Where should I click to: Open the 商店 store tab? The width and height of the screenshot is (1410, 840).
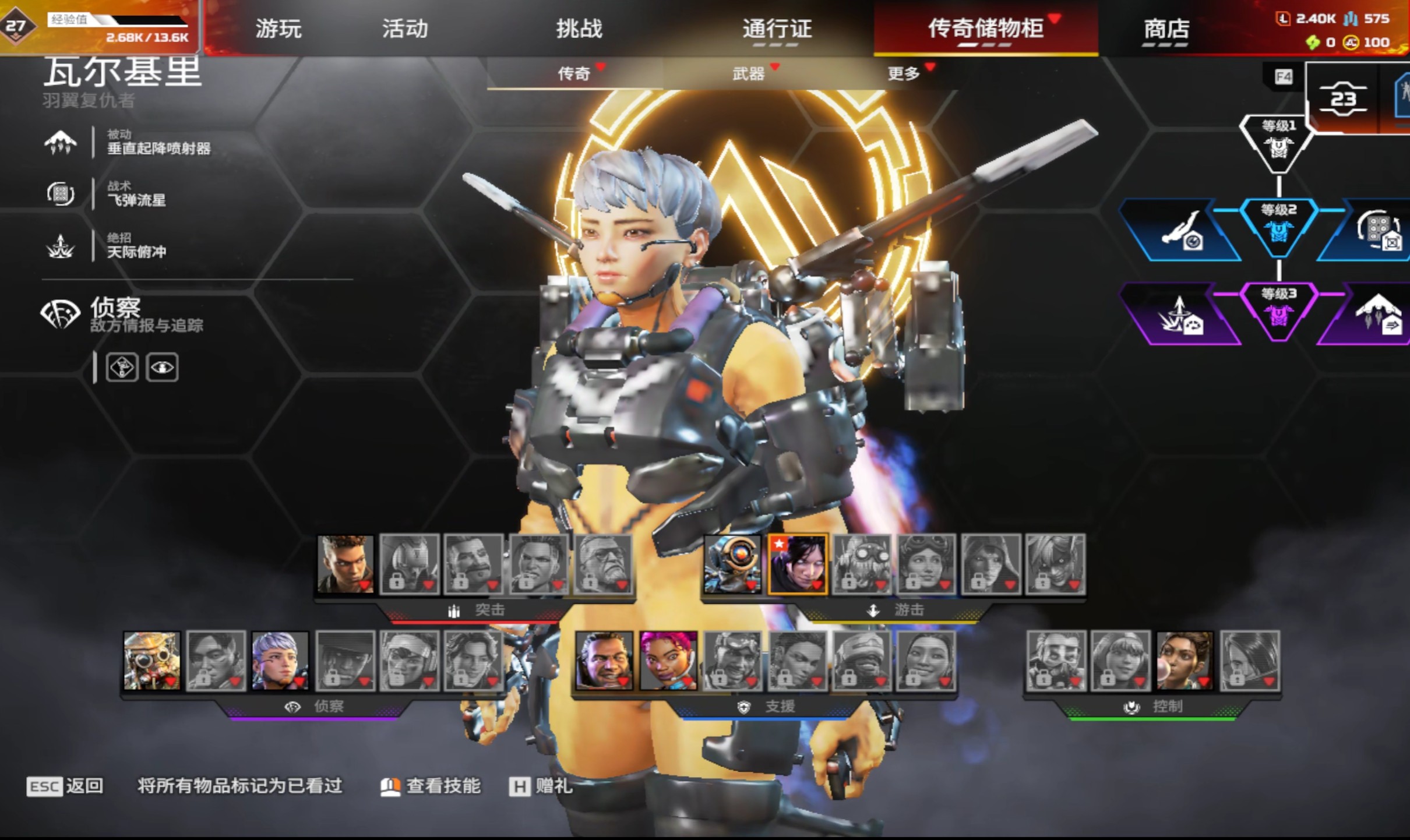tap(1166, 29)
